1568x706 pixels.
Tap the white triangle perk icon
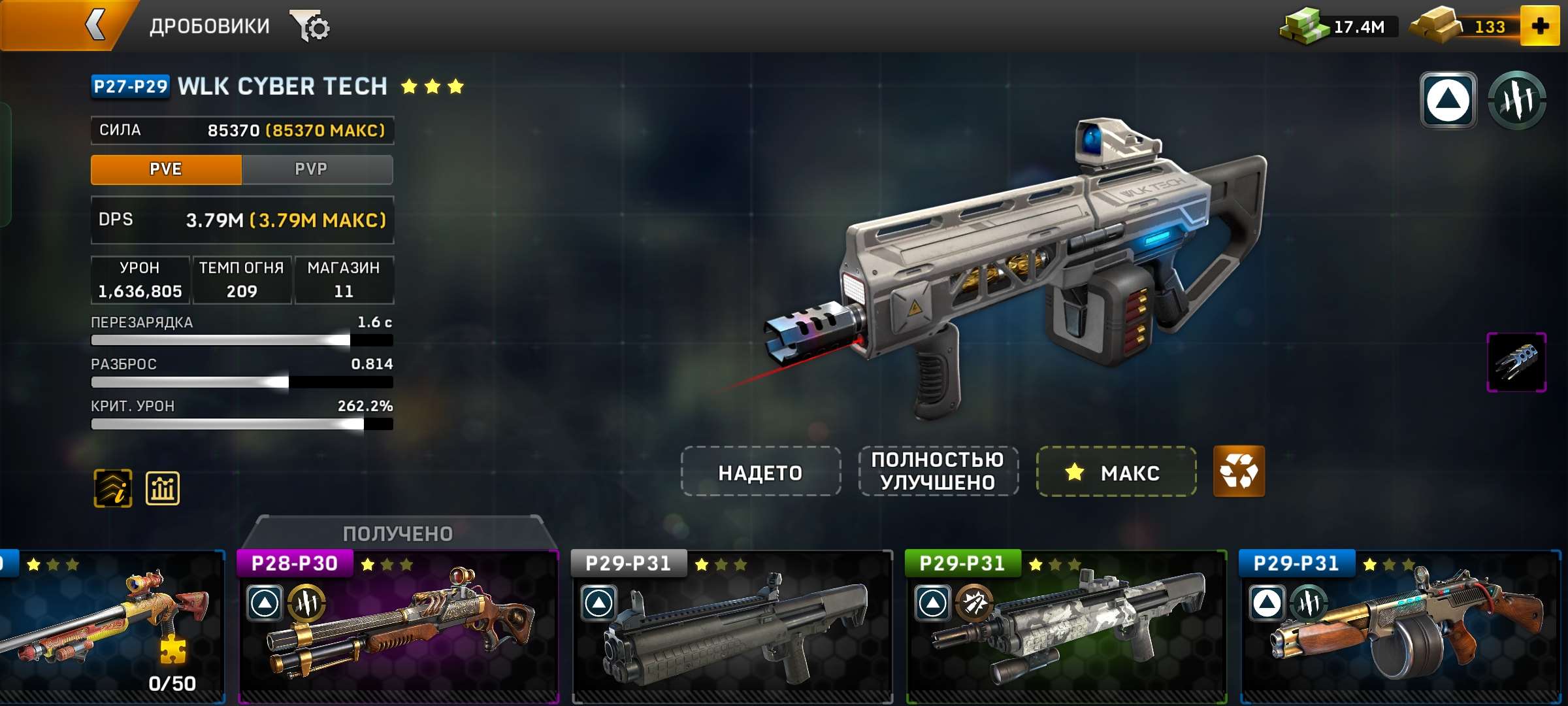[x=1448, y=100]
